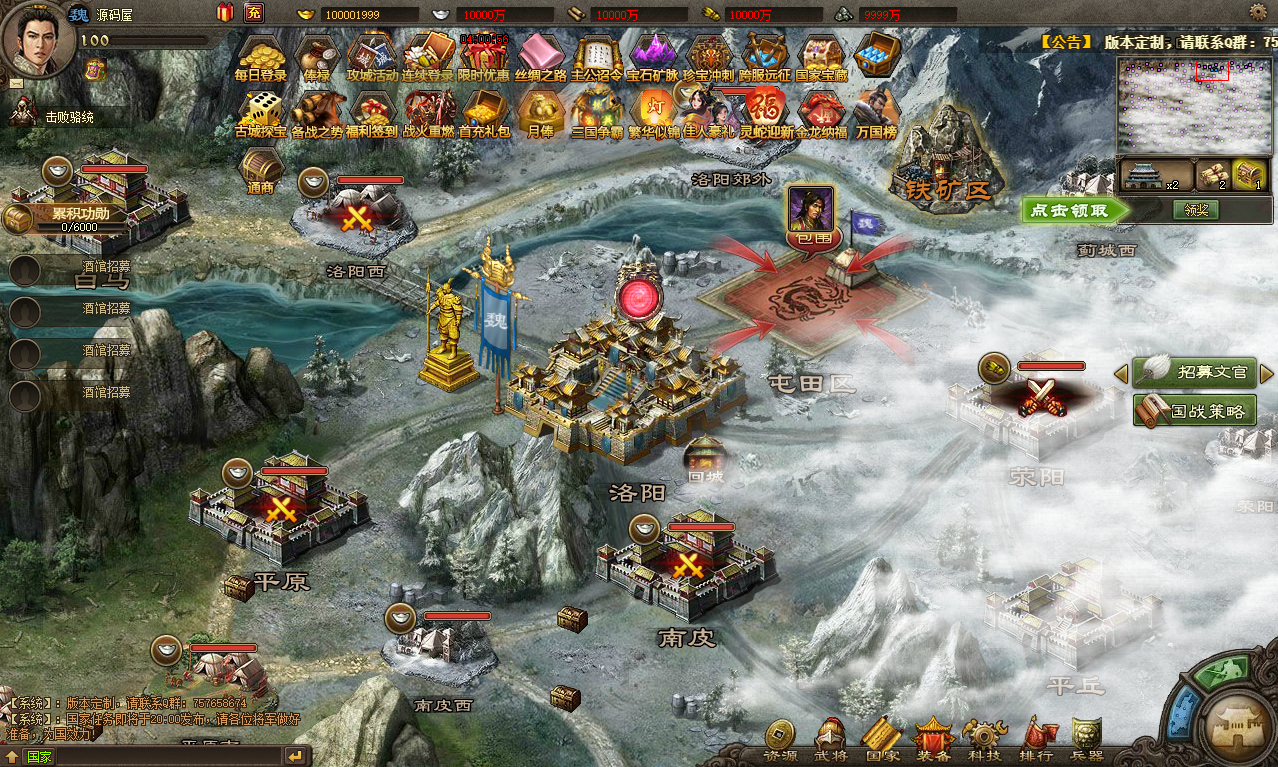Open the 招募文官 recruit officials button
Screen dimensions: 1278x767
coord(1195,372)
